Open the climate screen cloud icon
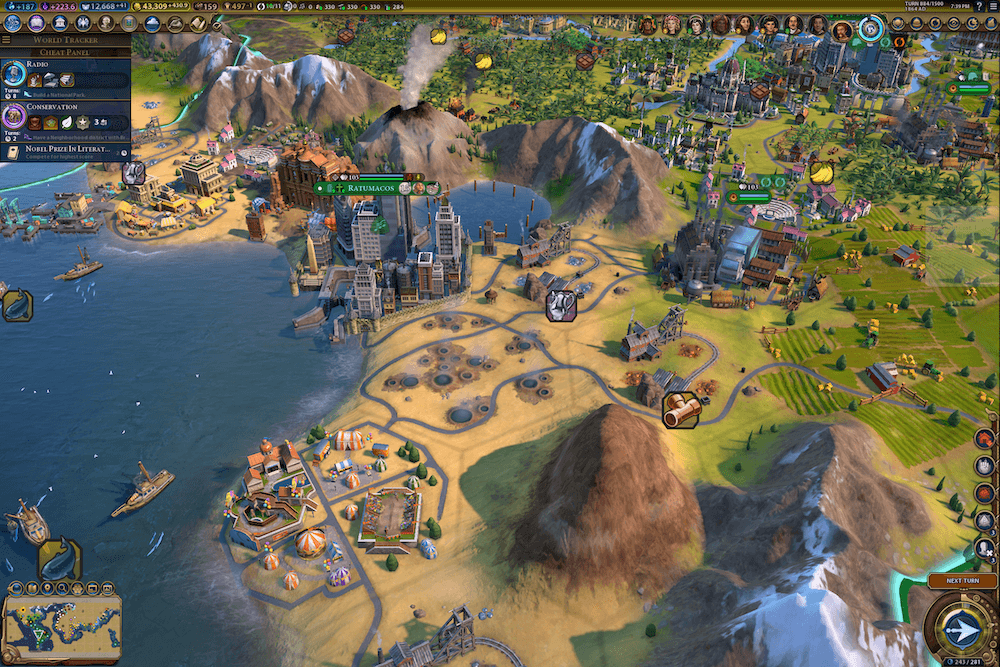Screen dimensions: 1000x667 (x=152, y=24)
